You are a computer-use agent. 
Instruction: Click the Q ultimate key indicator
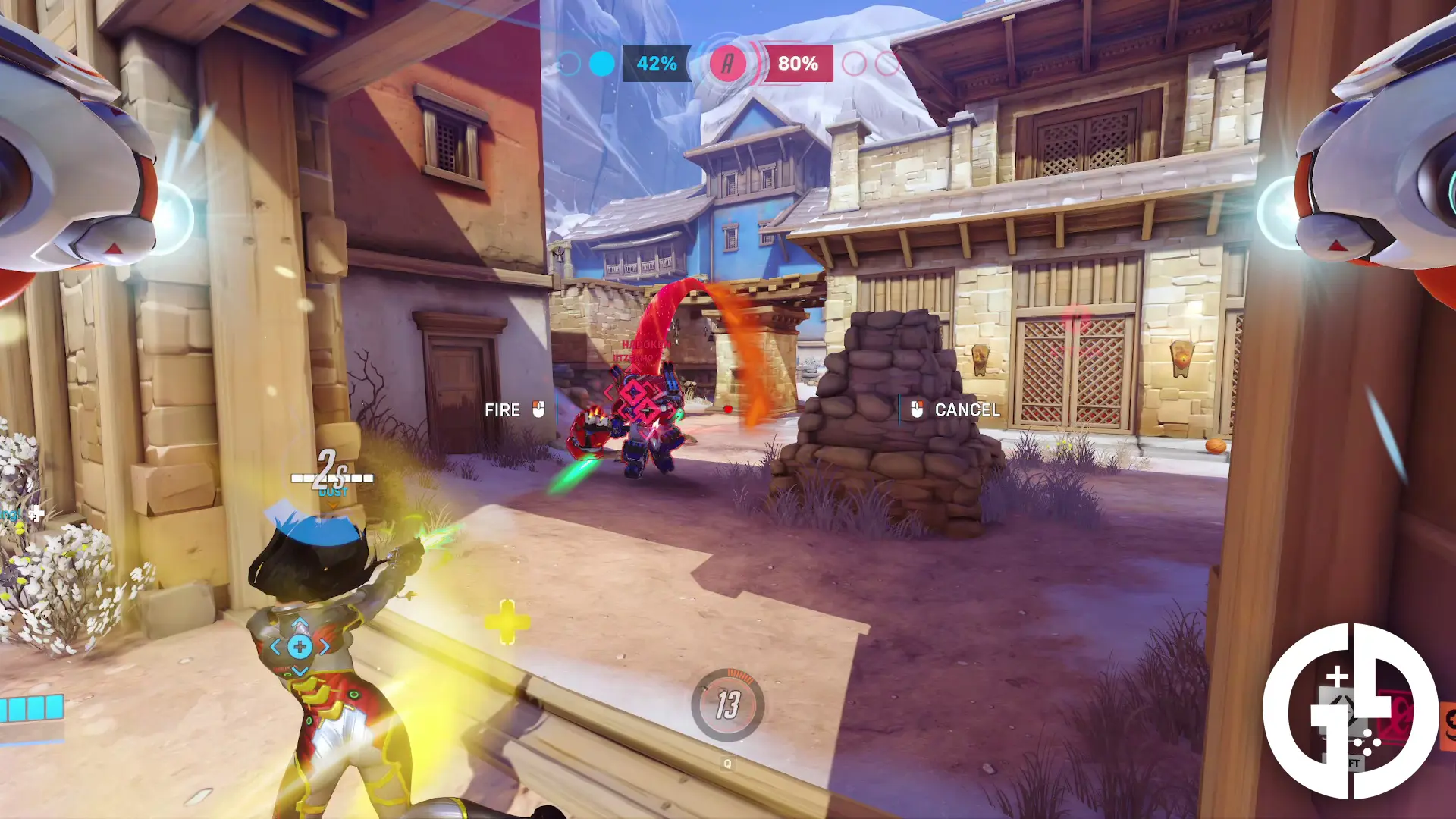coord(730,764)
